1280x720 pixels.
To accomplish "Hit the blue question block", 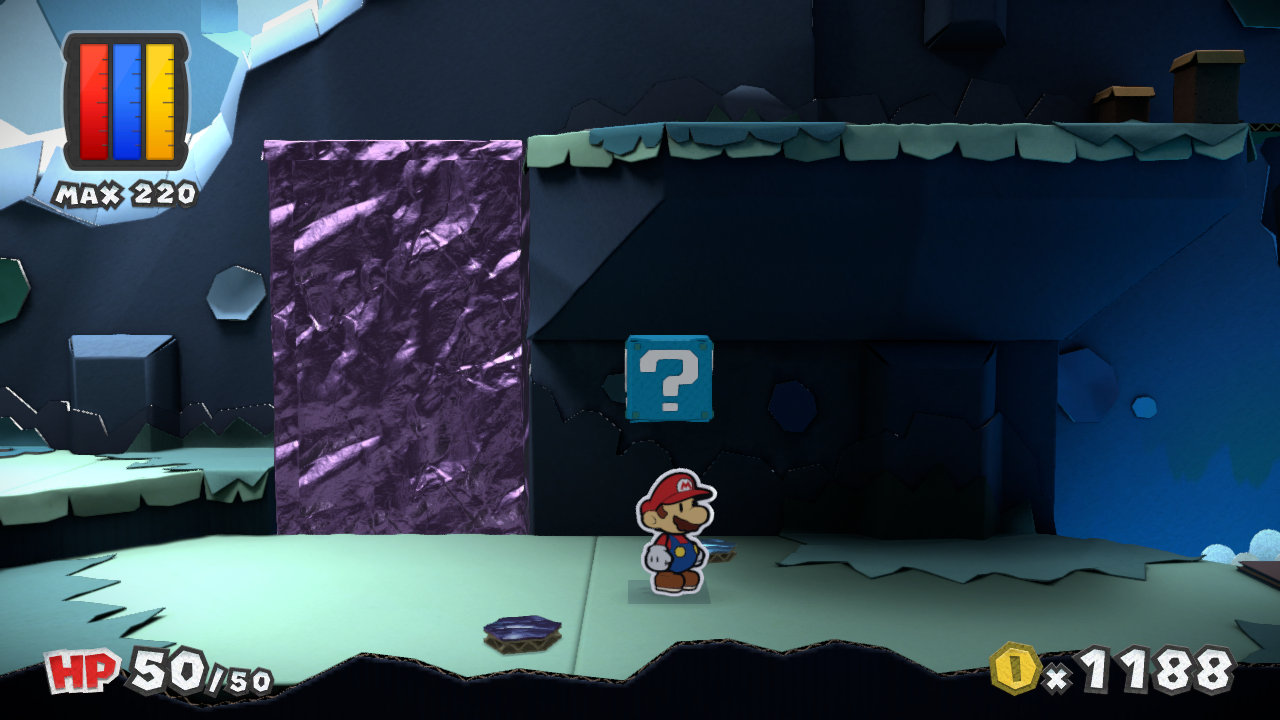I will (x=669, y=380).
